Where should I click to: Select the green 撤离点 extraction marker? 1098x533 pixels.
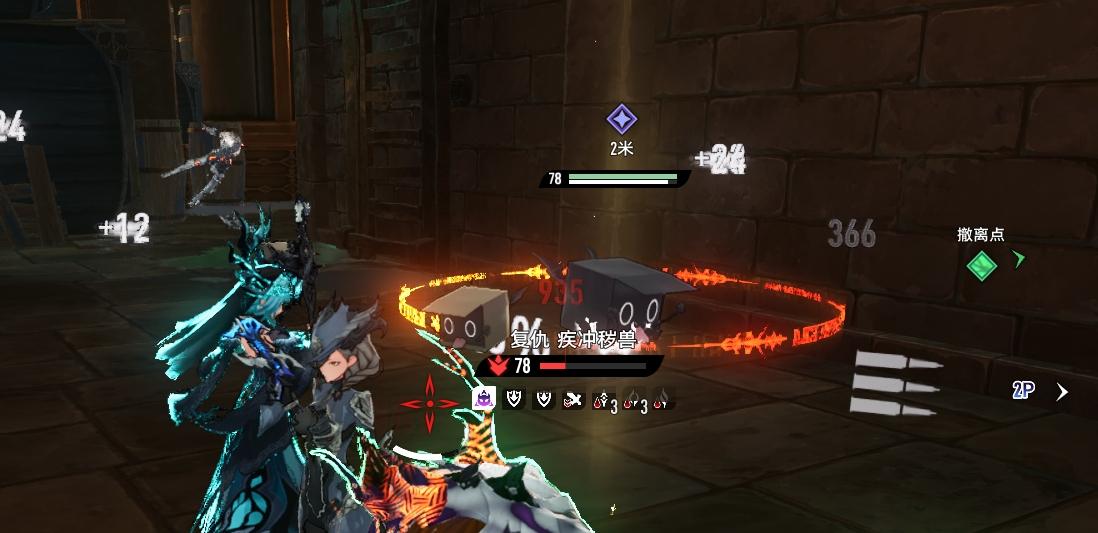[x=982, y=265]
